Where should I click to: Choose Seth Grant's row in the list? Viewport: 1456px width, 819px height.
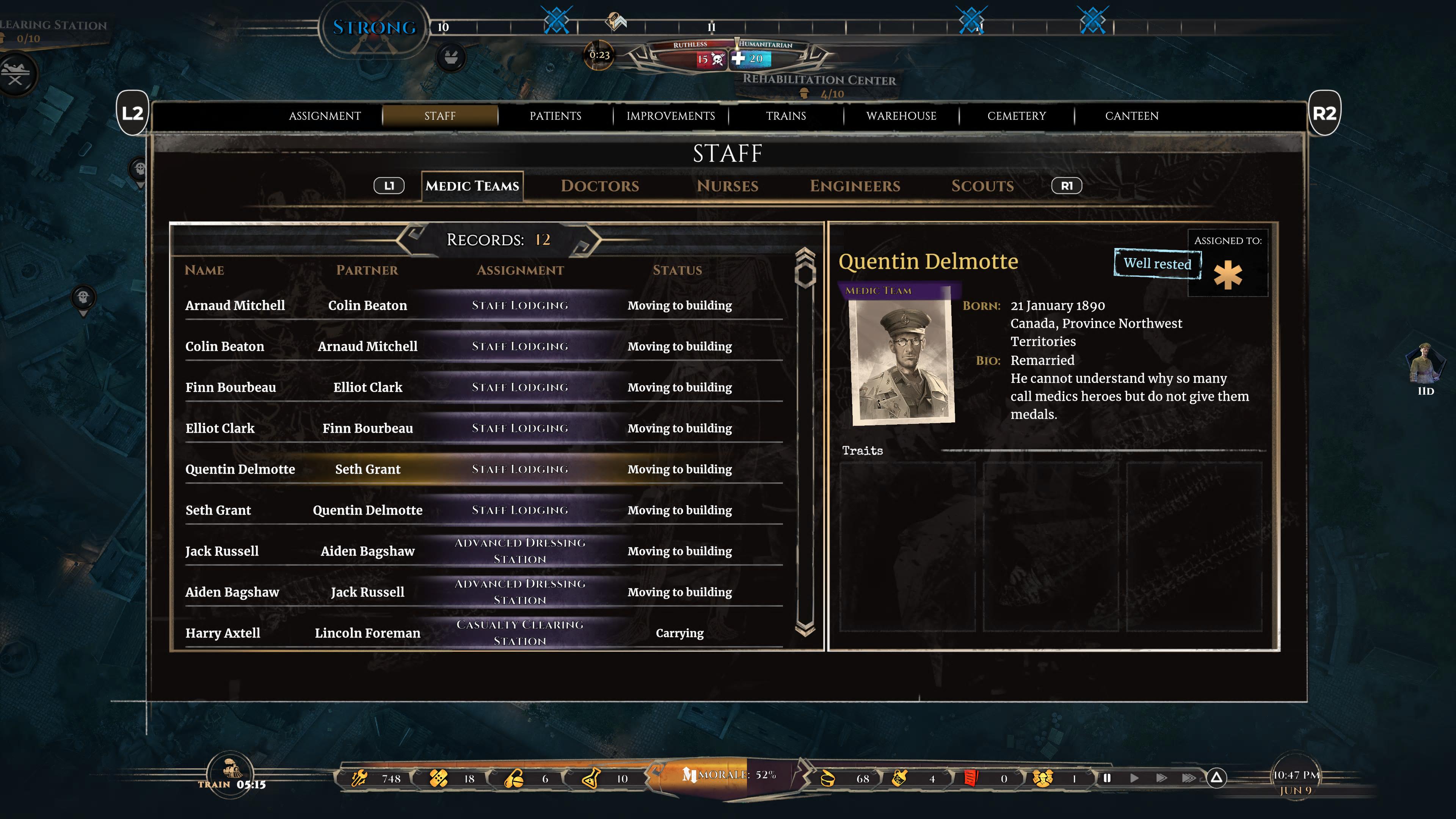point(218,510)
